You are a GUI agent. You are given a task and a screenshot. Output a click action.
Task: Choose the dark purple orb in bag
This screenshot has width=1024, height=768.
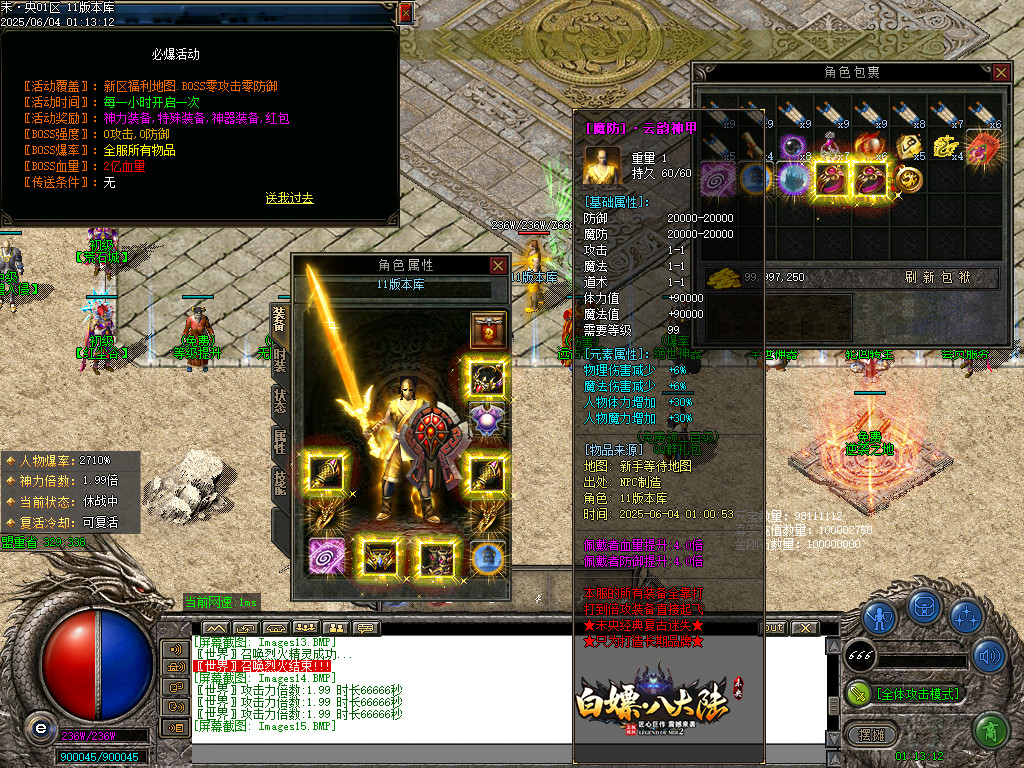click(x=793, y=146)
